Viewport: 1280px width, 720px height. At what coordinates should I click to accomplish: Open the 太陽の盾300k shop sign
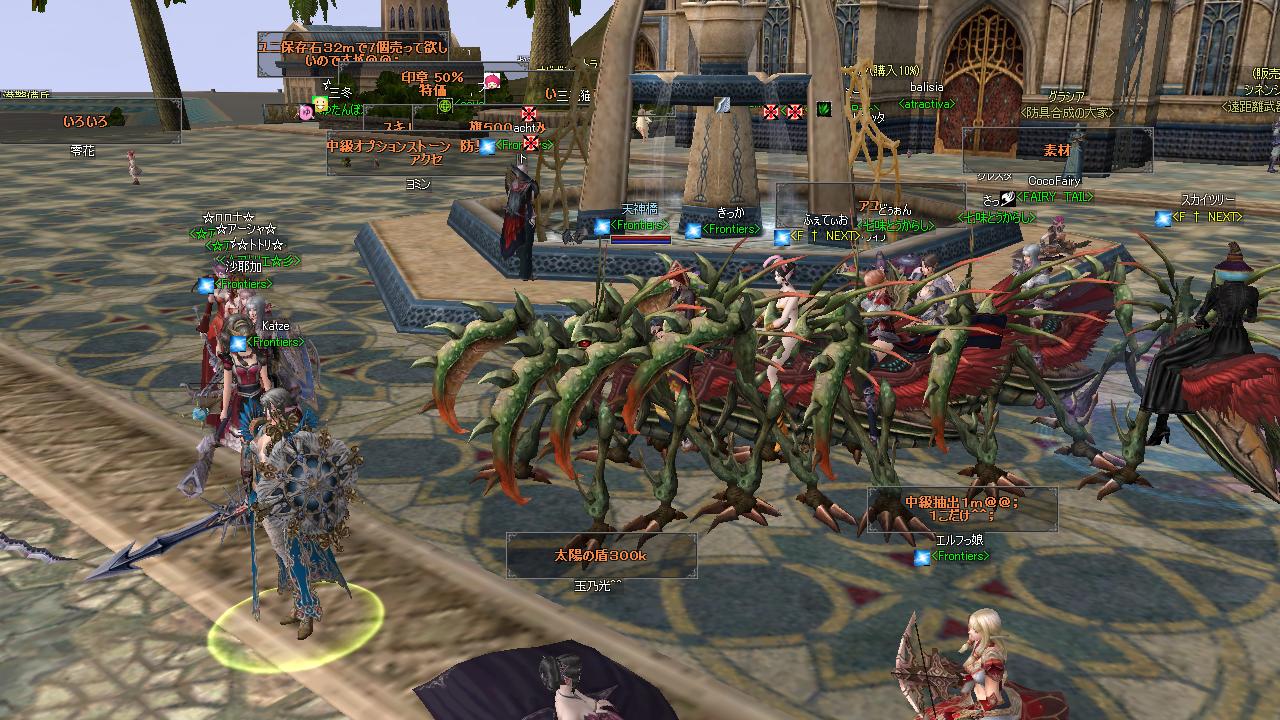point(601,555)
